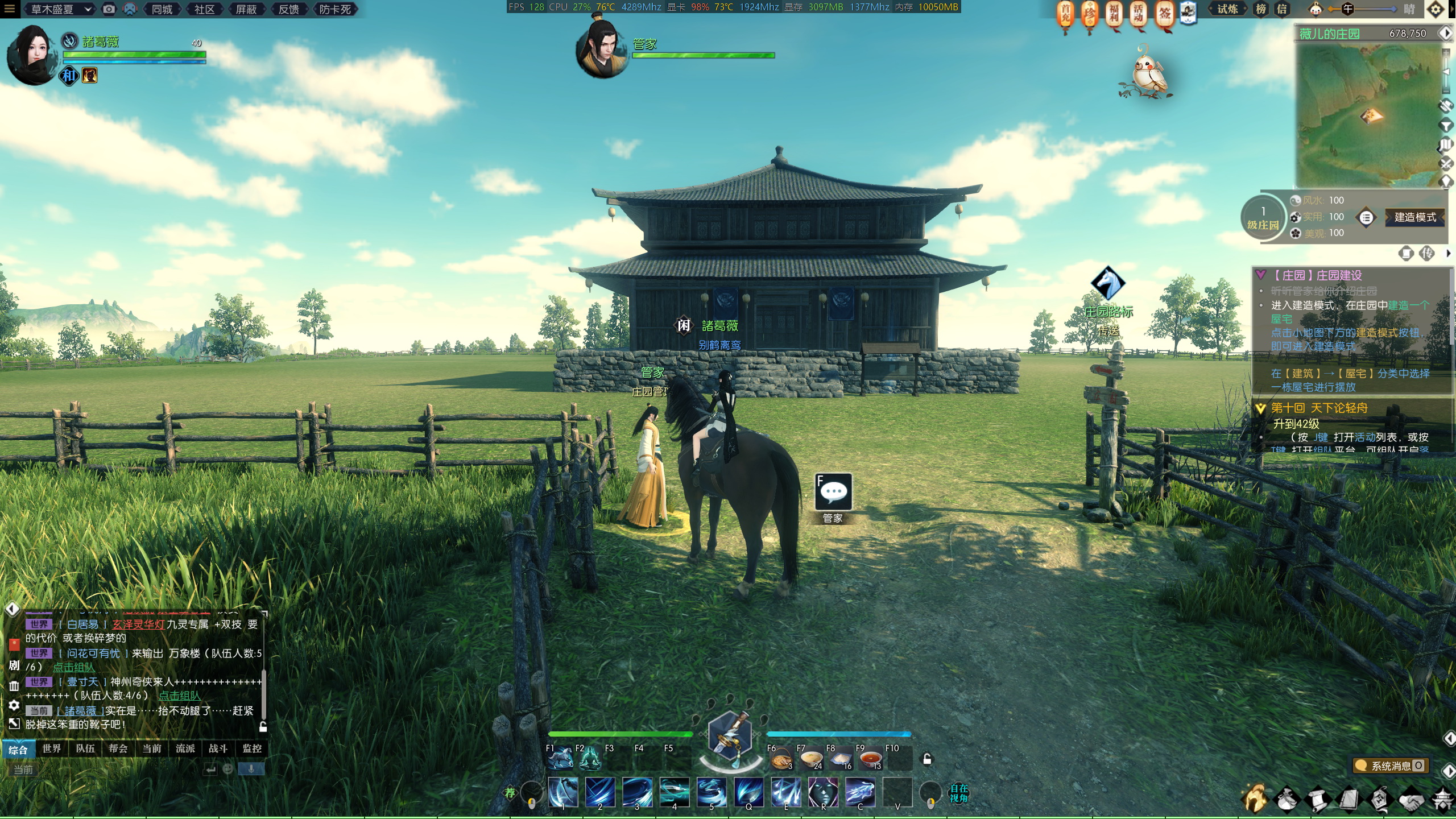Click the 社区 community button
1456x819 pixels.
pyautogui.click(x=204, y=9)
